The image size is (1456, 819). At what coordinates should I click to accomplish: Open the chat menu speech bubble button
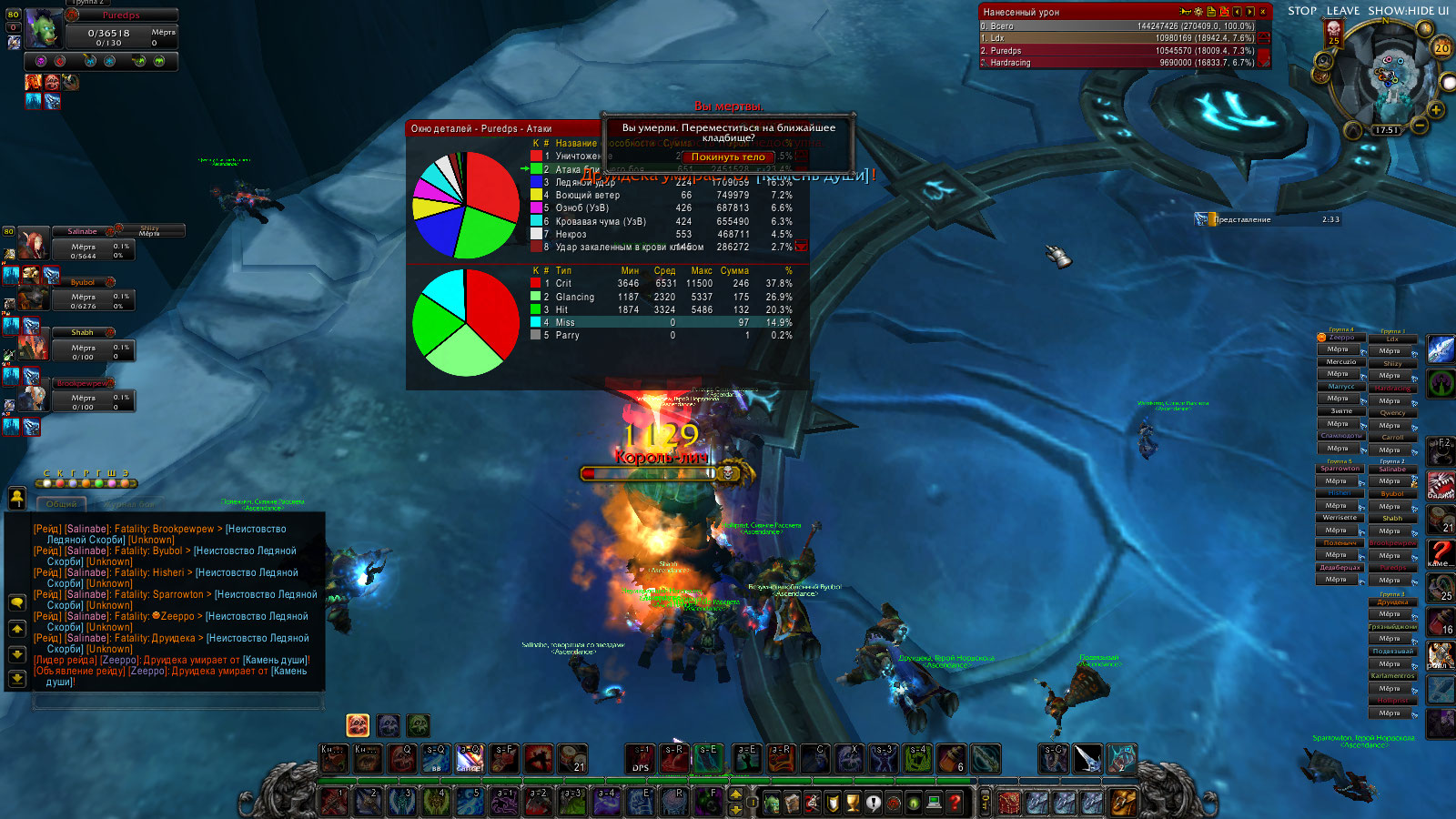point(16,602)
